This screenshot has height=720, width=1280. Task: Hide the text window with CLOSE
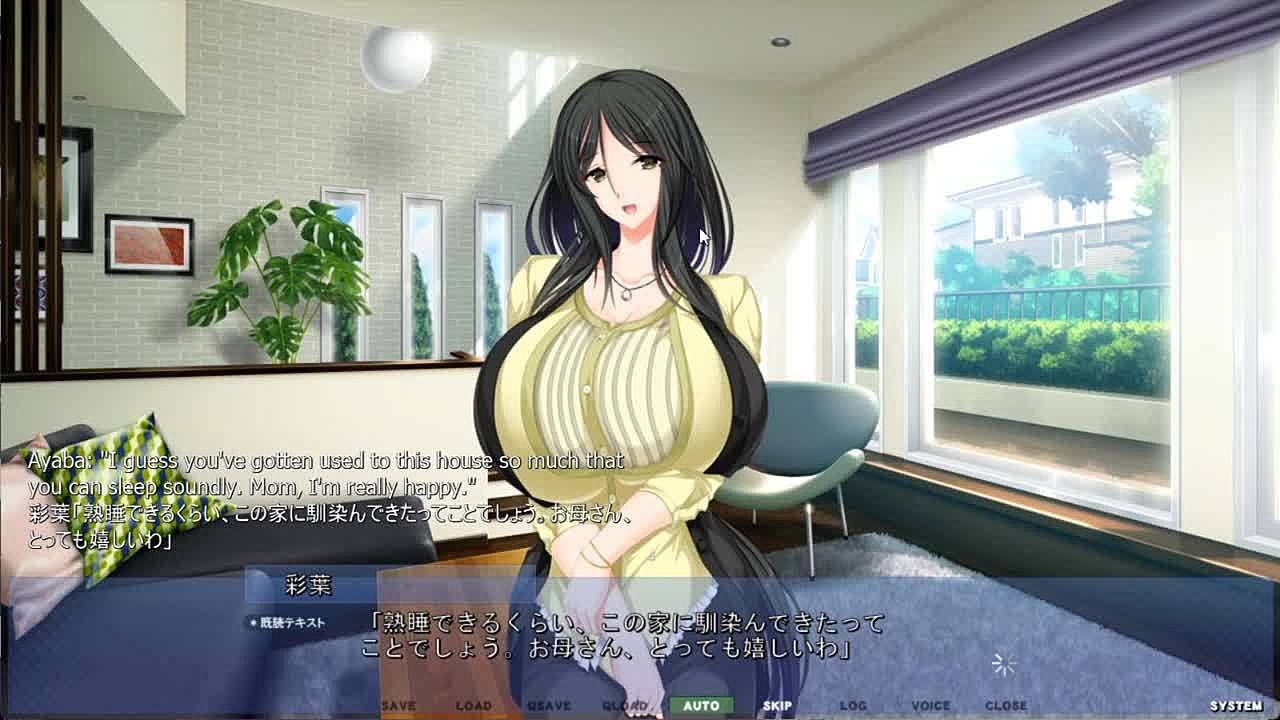pyautogui.click(x=1006, y=705)
